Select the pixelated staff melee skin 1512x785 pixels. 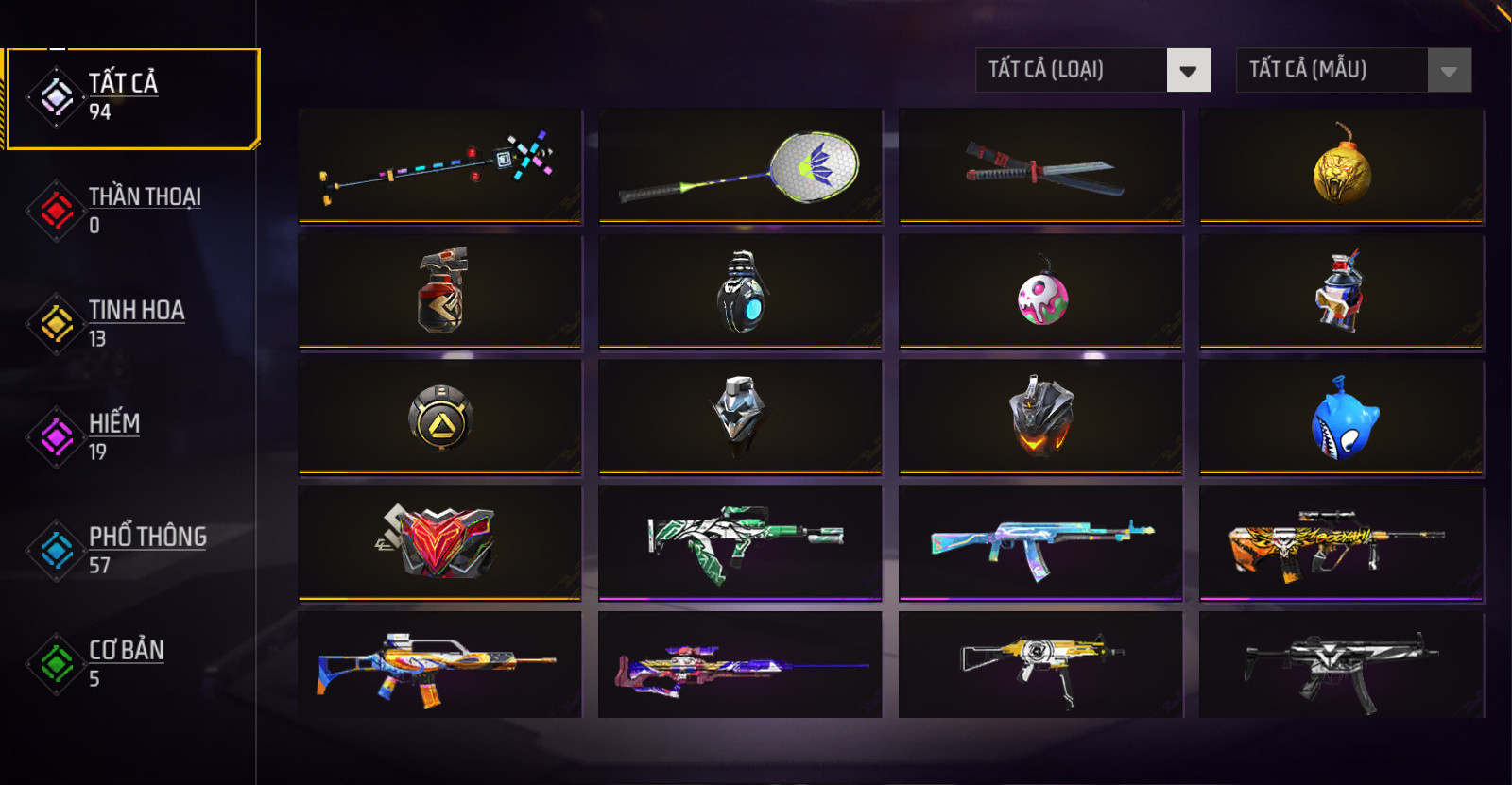[x=439, y=166]
